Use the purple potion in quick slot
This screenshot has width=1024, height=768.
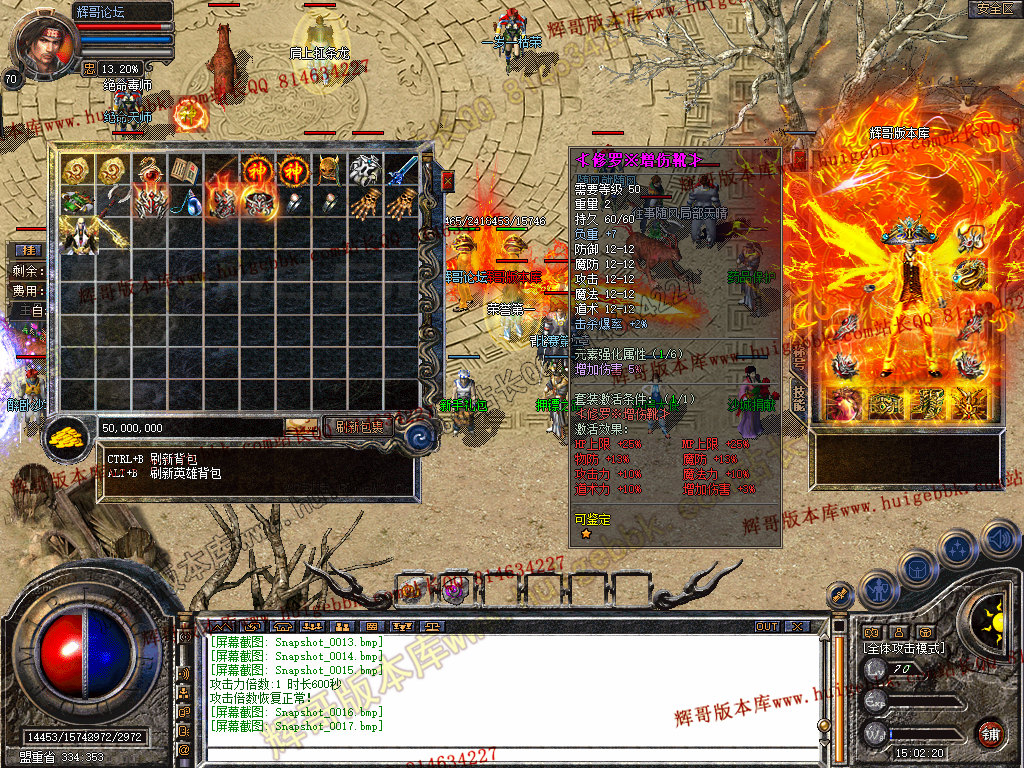[456, 589]
